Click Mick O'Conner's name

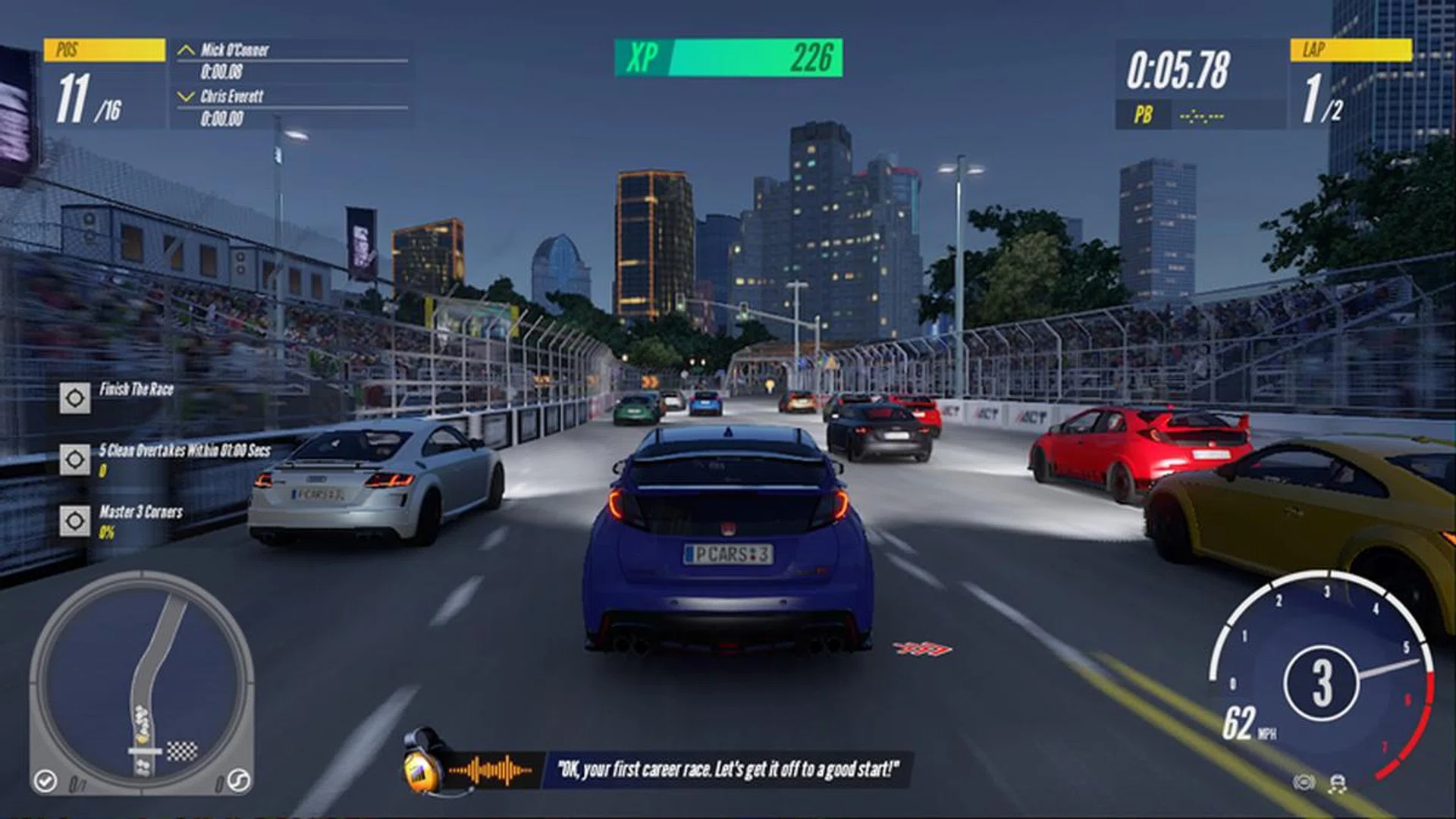[x=235, y=50]
